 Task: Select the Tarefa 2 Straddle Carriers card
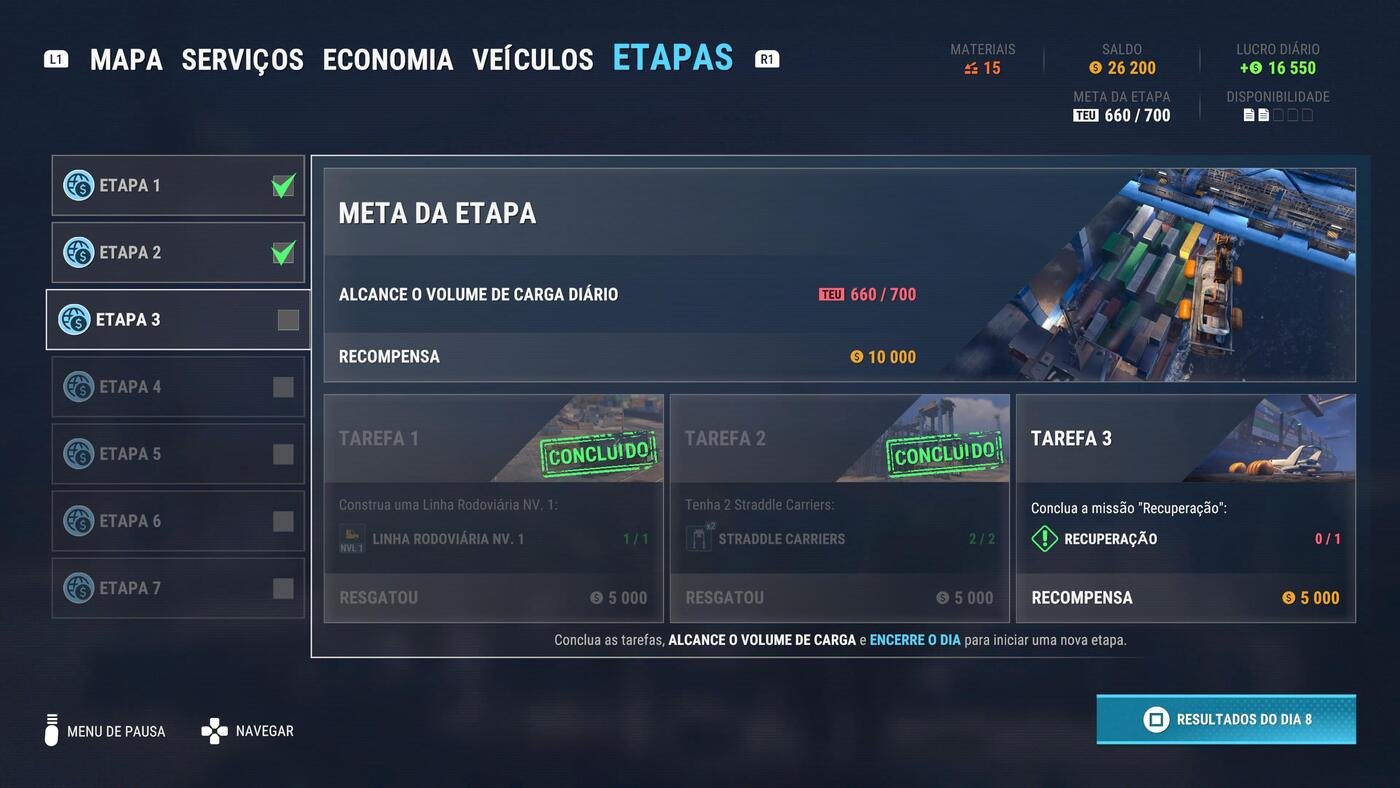click(x=839, y=508)
